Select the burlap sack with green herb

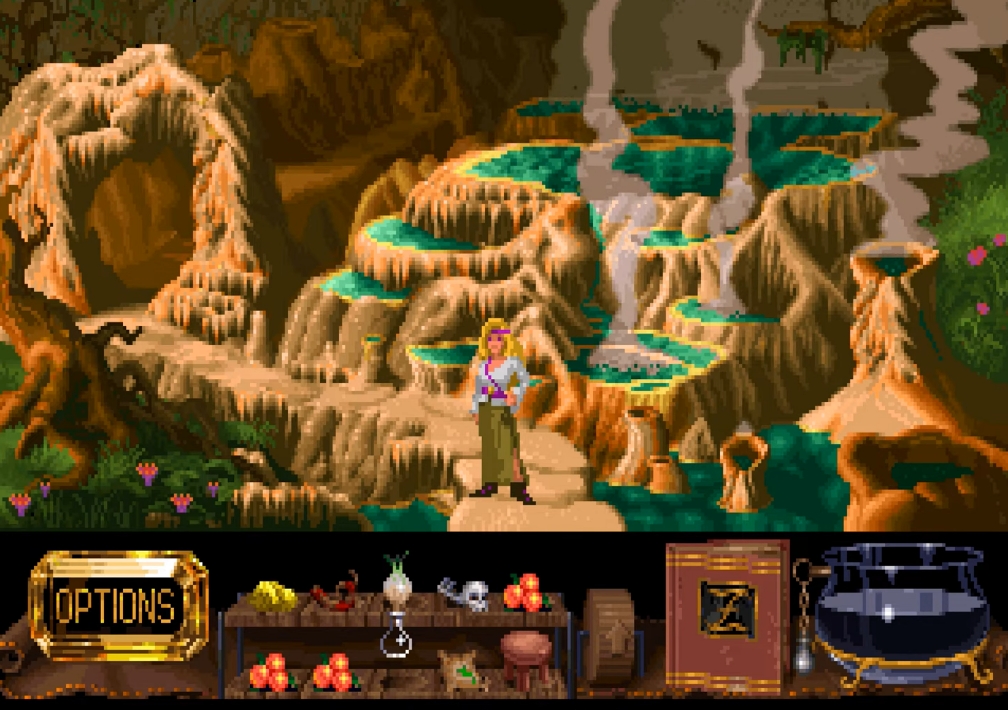pyautogui.click(x=463, y=669)
